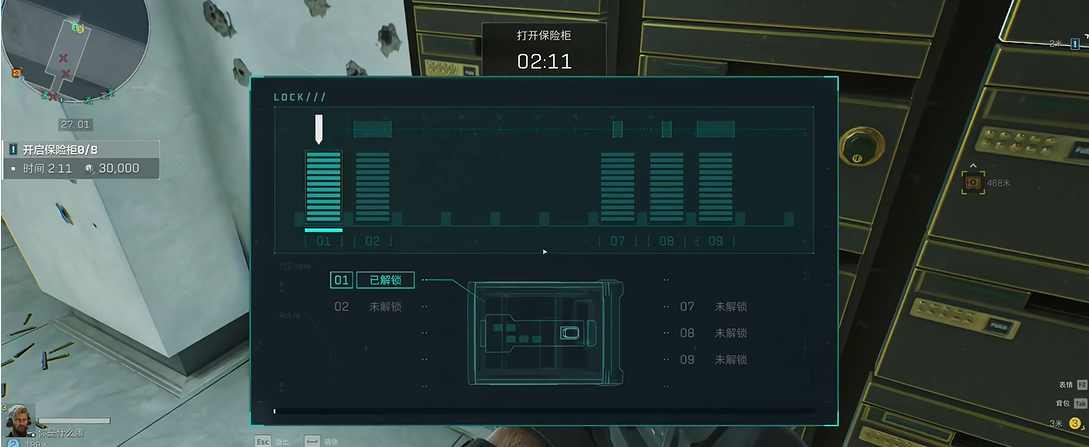Click the 开启保险柜 objective tracker

[x=80, y=158]
